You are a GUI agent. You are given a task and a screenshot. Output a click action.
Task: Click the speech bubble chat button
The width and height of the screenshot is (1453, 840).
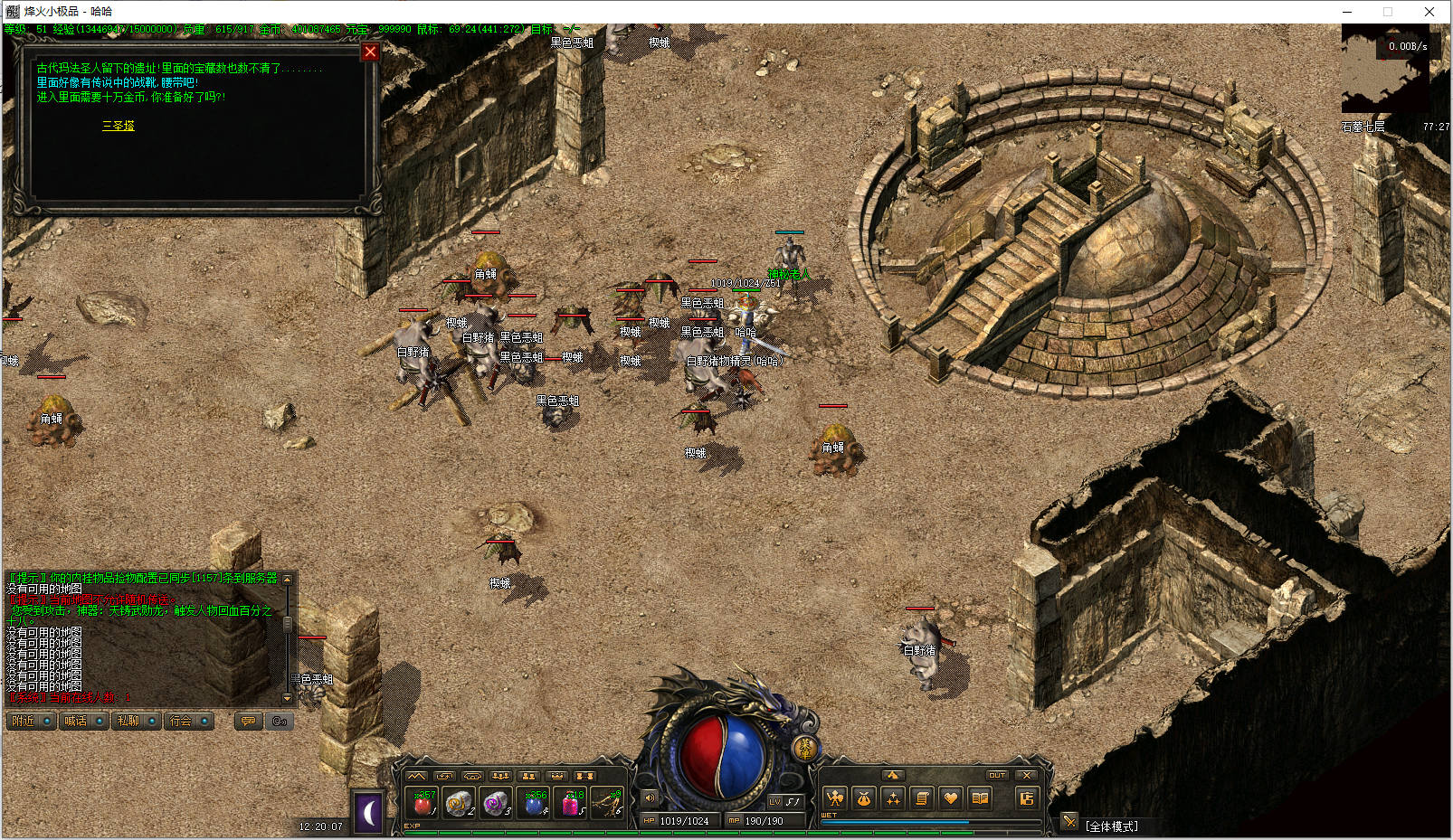tap(248, 721)
